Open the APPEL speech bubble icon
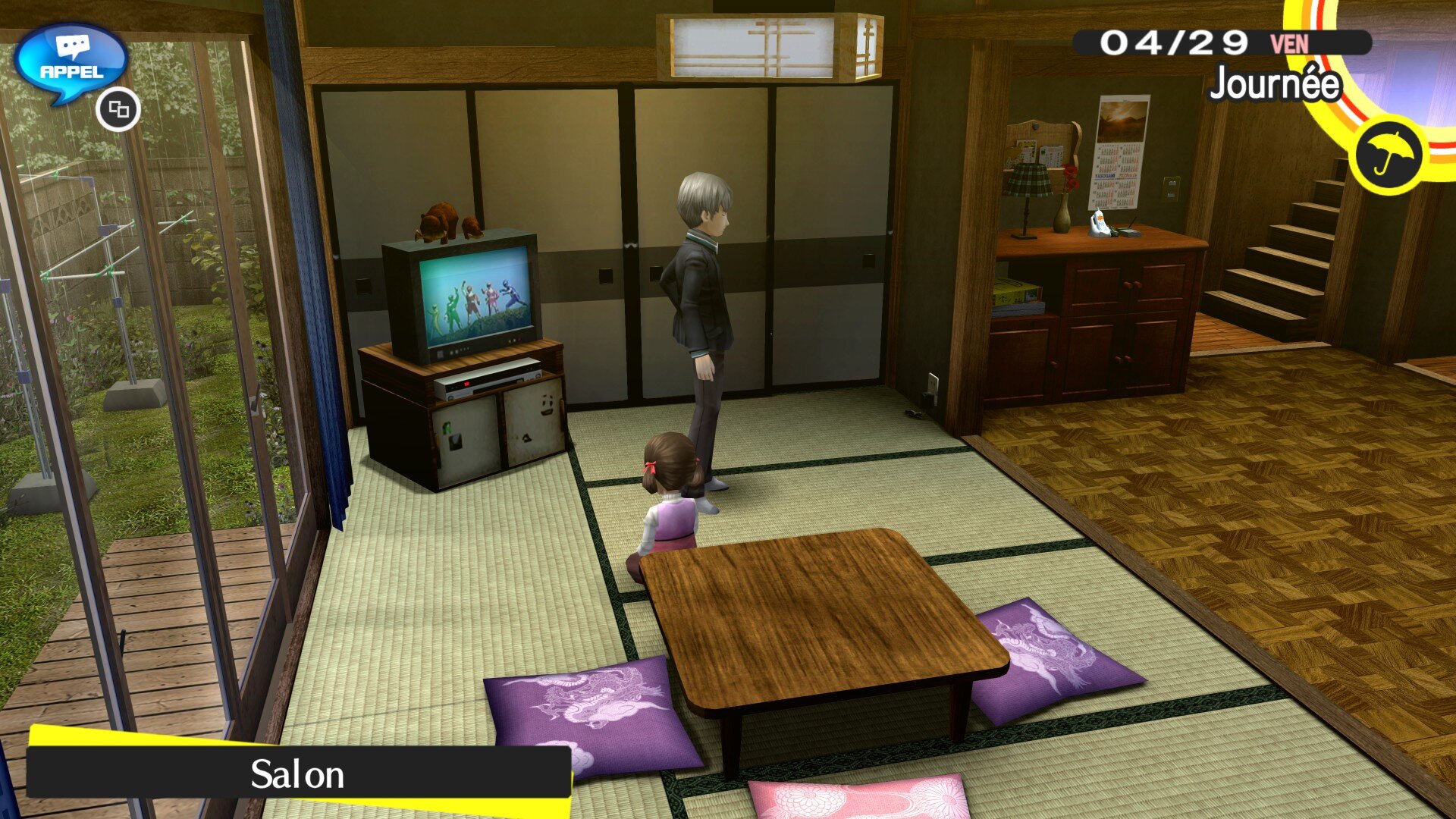The image size is (1456, 819). [71, 62]
